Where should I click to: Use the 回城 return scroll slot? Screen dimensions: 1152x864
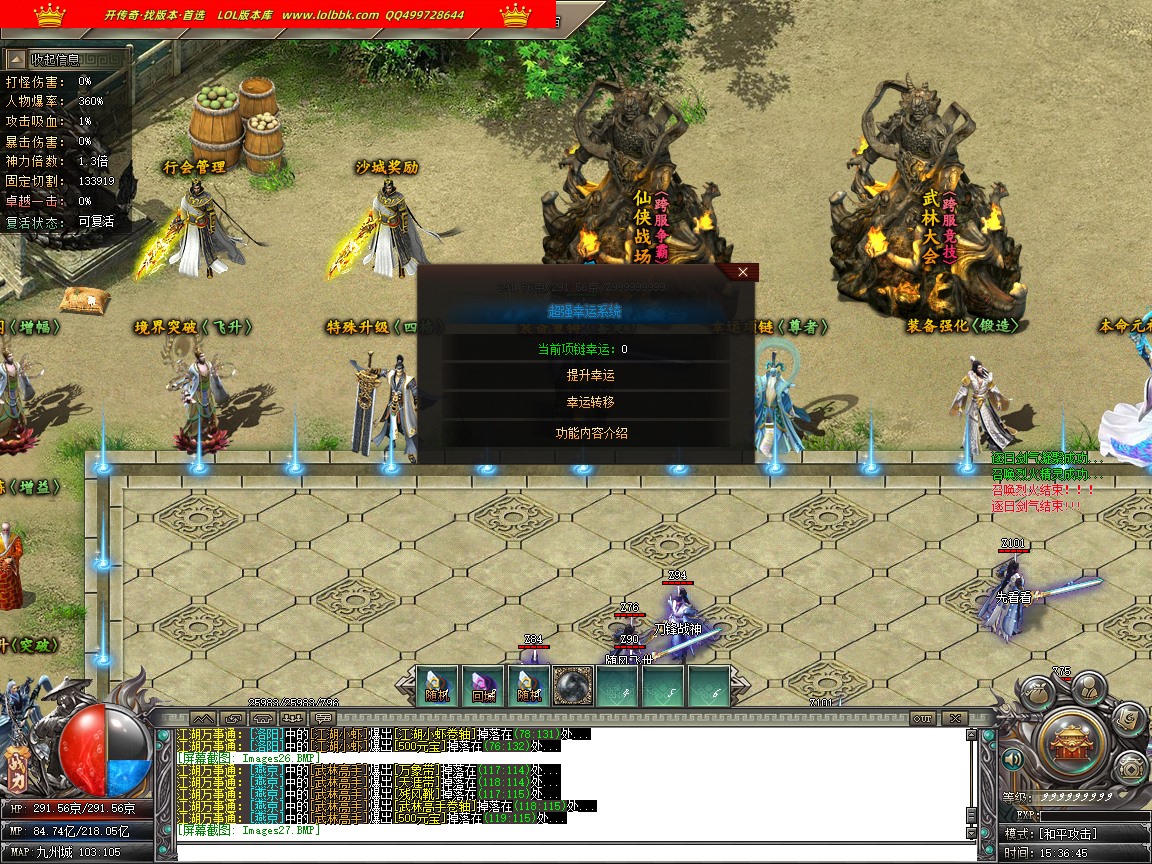pyautogui.click(x=484, y=686)
